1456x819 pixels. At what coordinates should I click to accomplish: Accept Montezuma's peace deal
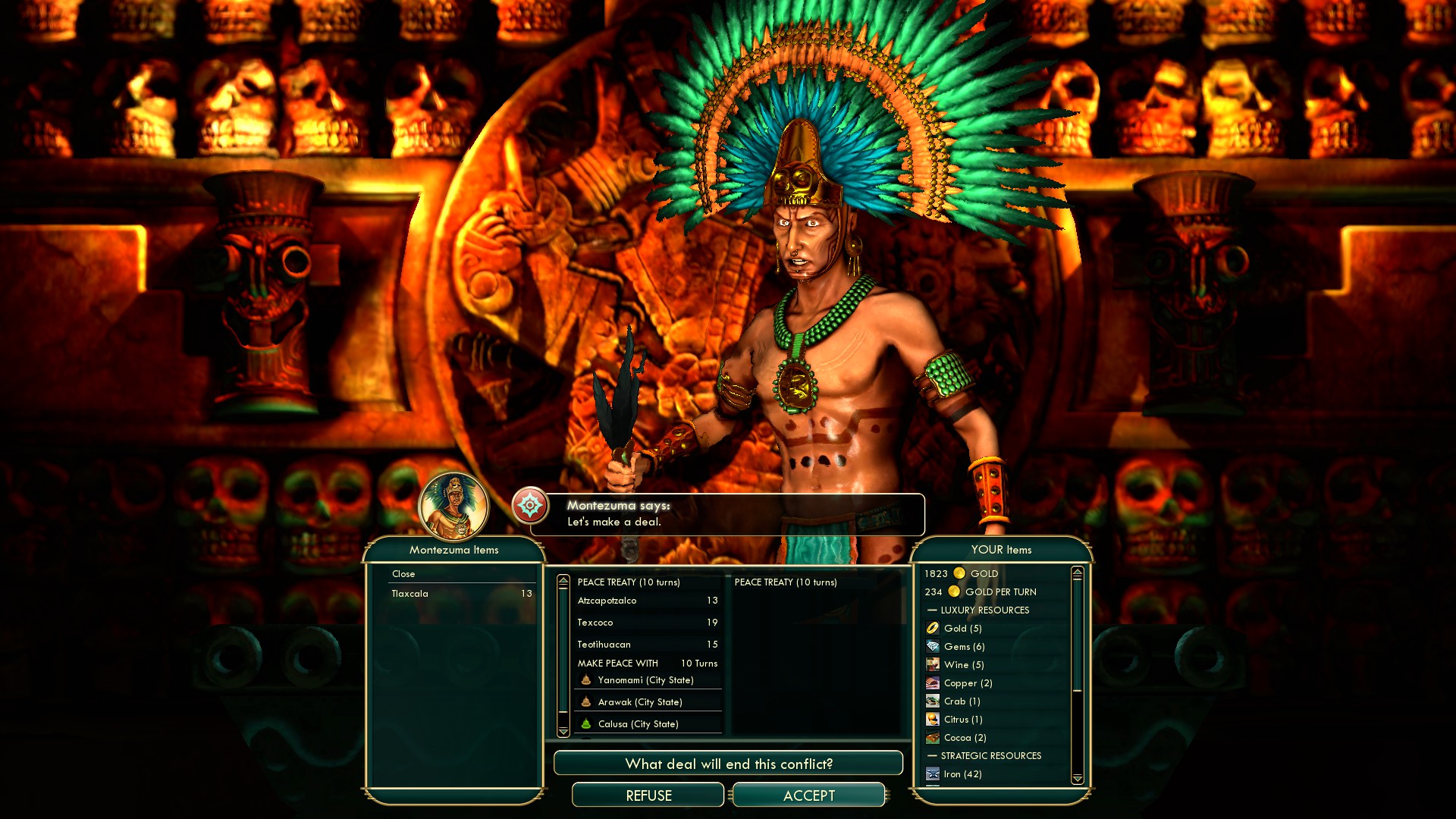click(808, 795)
